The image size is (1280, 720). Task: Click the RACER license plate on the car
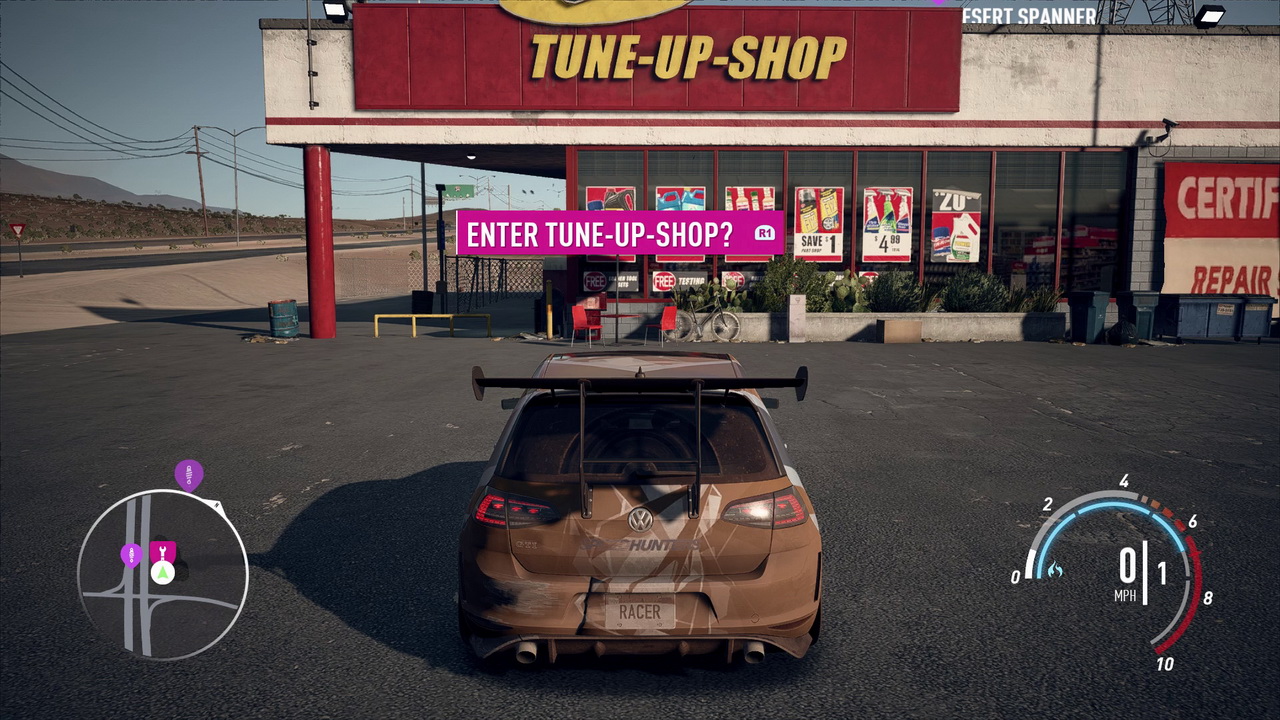[640, 611]
